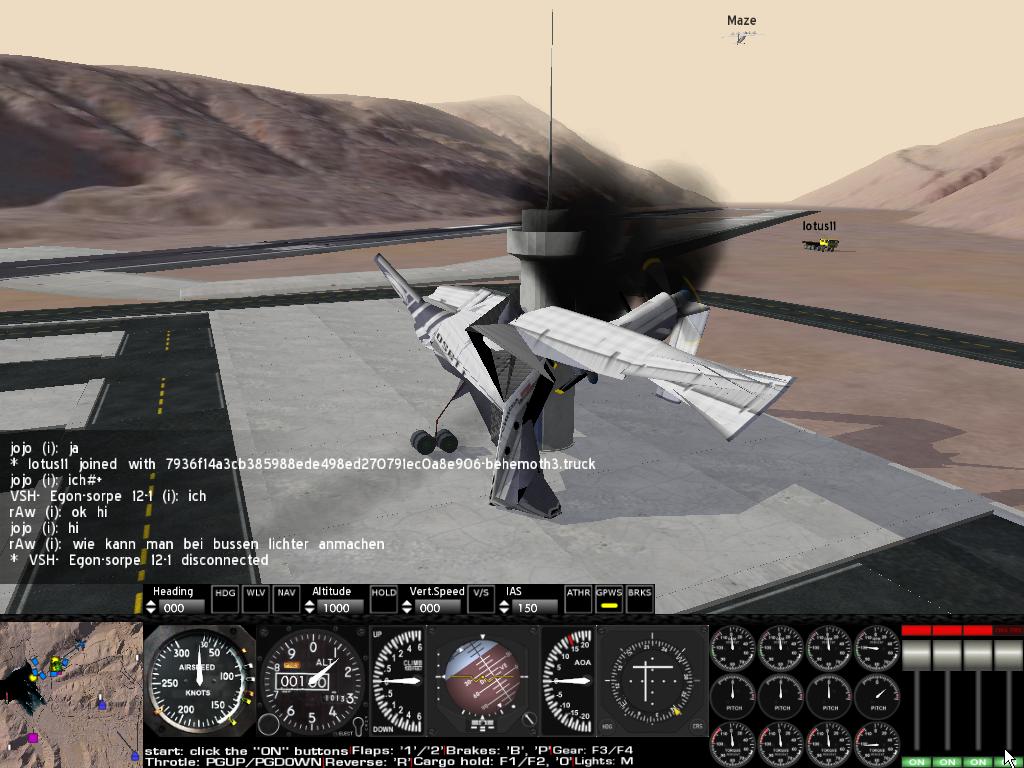Switch on the ATHR autothrottle
The image size is (1024, 768).
coord(578,598)
